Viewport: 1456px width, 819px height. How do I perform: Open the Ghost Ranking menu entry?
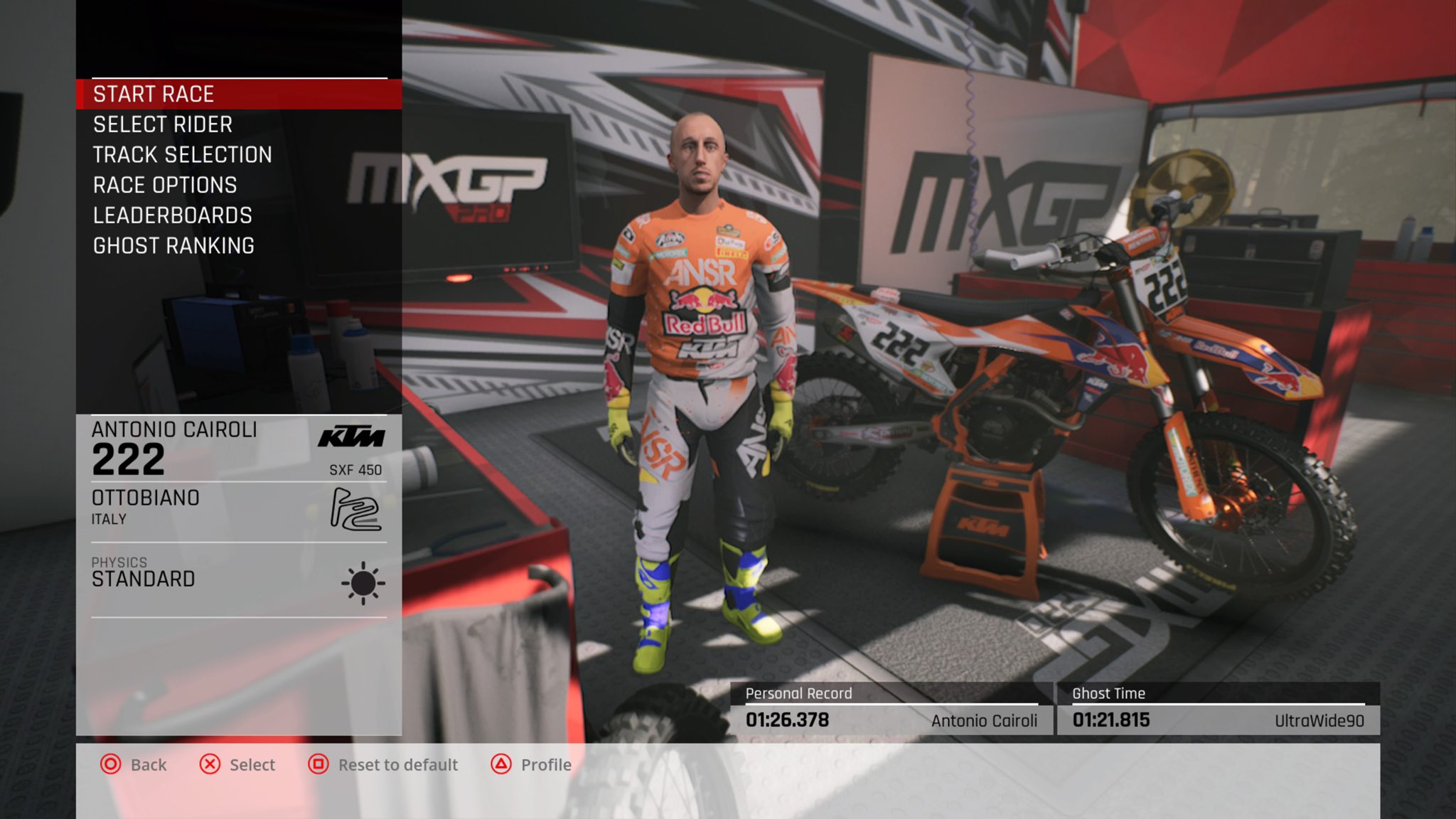tap(172, 245)
